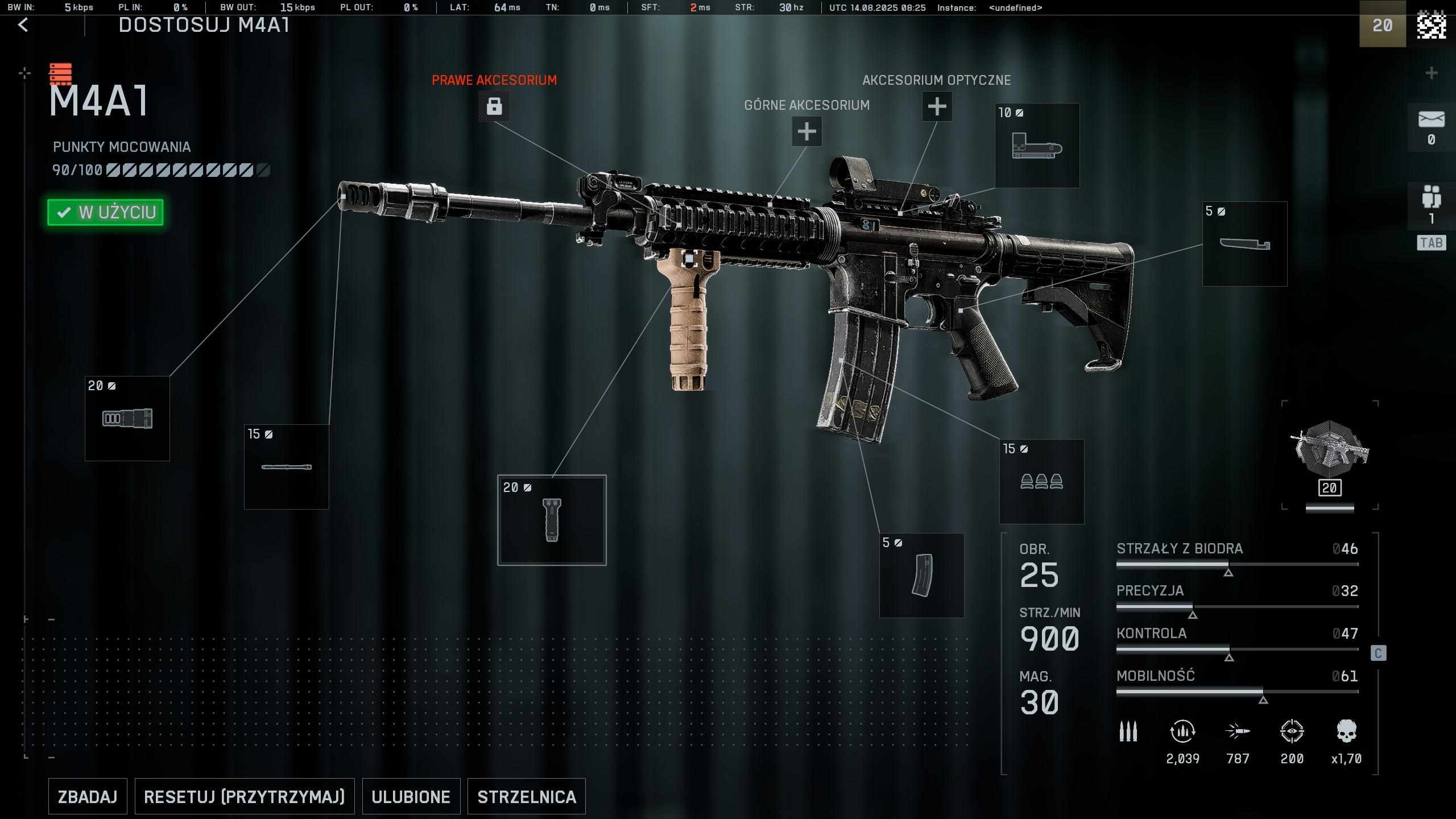Go back with the top-left arrow
Viewport: 1456px width, 819px height.
(23, 25)
